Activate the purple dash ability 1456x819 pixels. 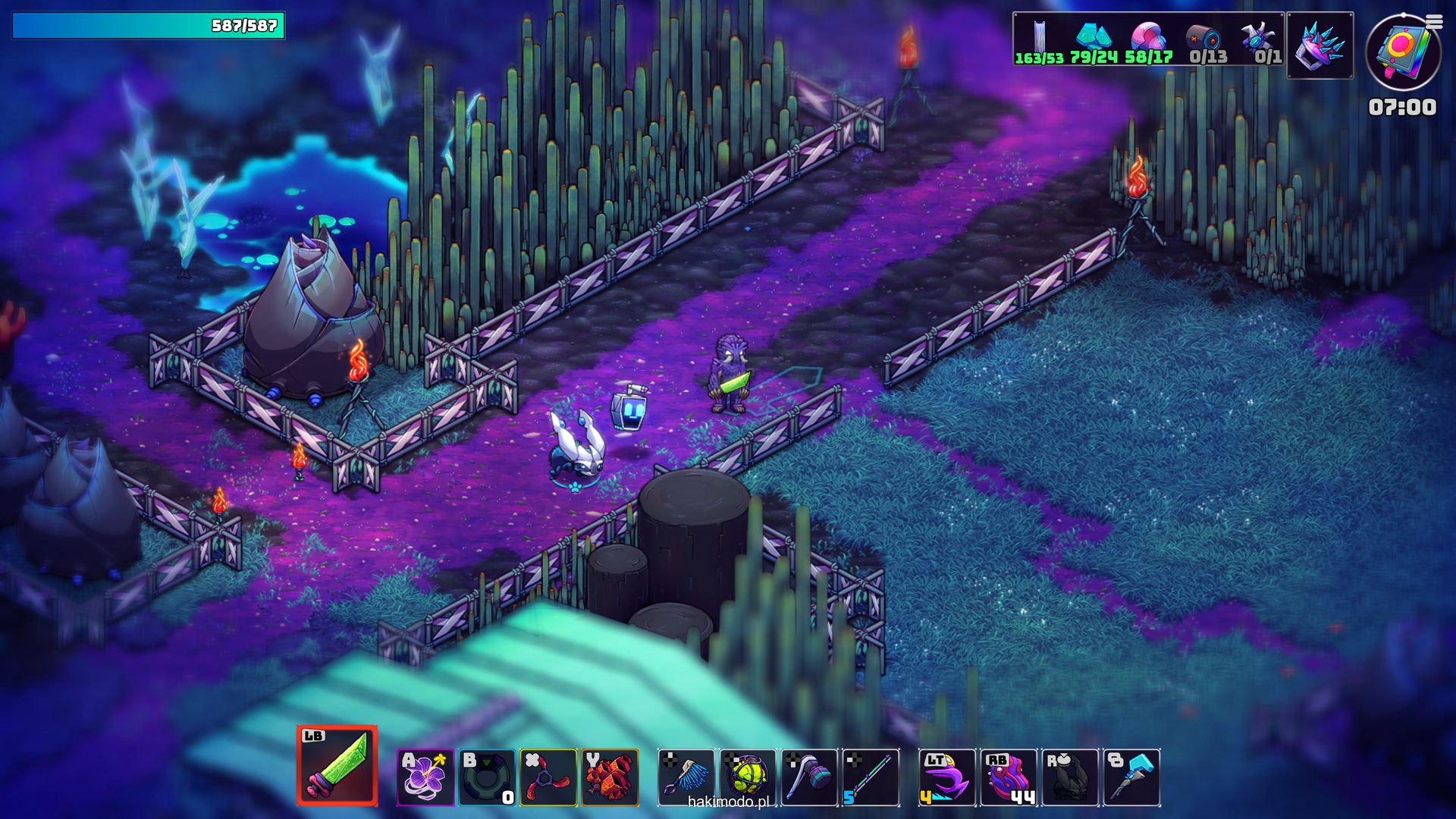click(x=947, y=777)
